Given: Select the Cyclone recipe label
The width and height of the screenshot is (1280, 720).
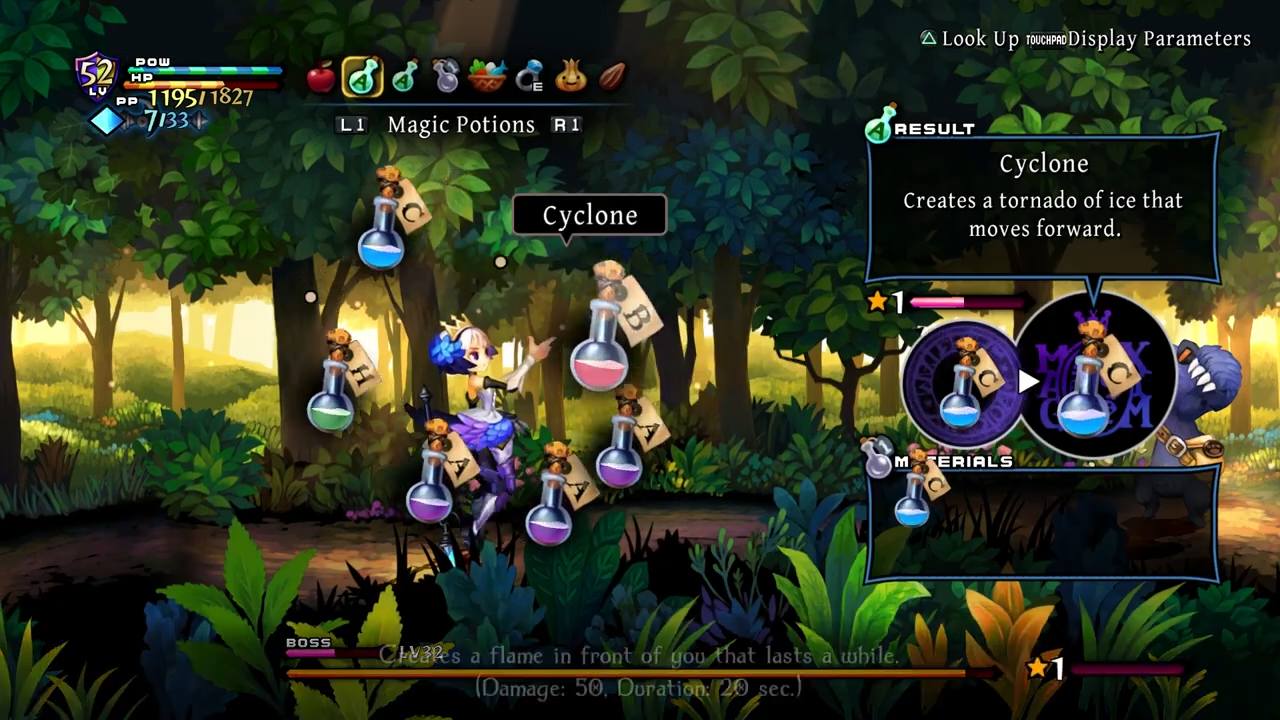Looking at the screenshot, I should click(x=590, y=215).
